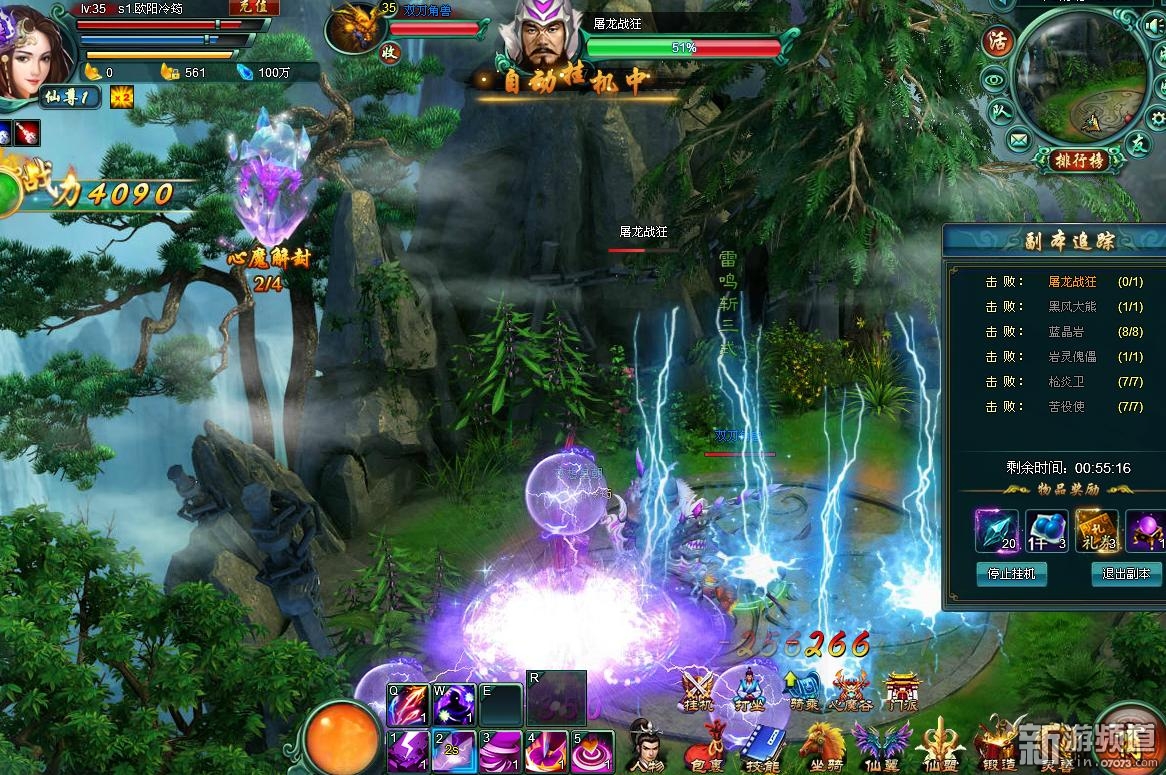
Task: Click 退出副本 to exit the dungeon
Action: coord(1126,573)
